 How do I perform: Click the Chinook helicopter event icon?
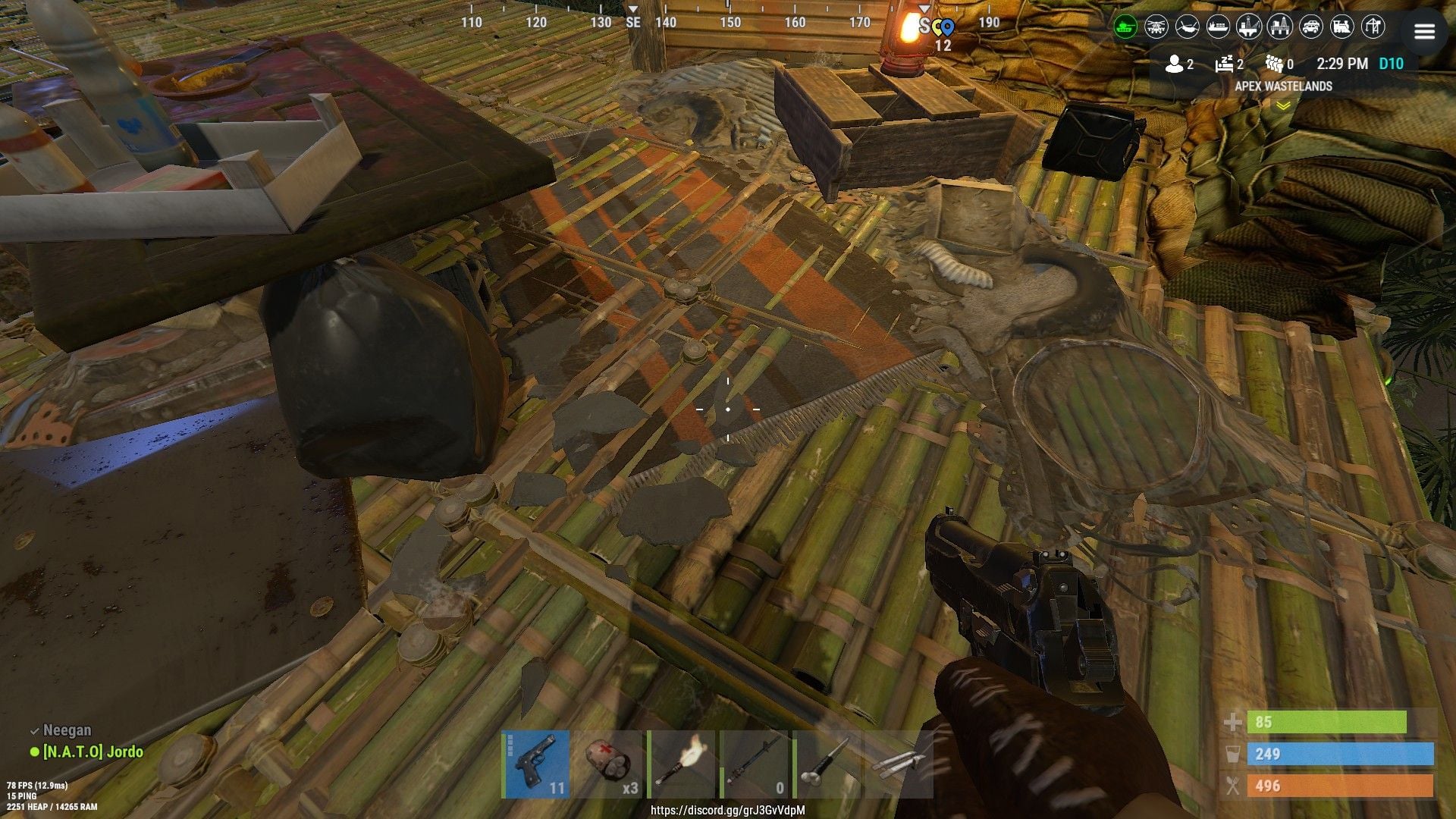1188,27
